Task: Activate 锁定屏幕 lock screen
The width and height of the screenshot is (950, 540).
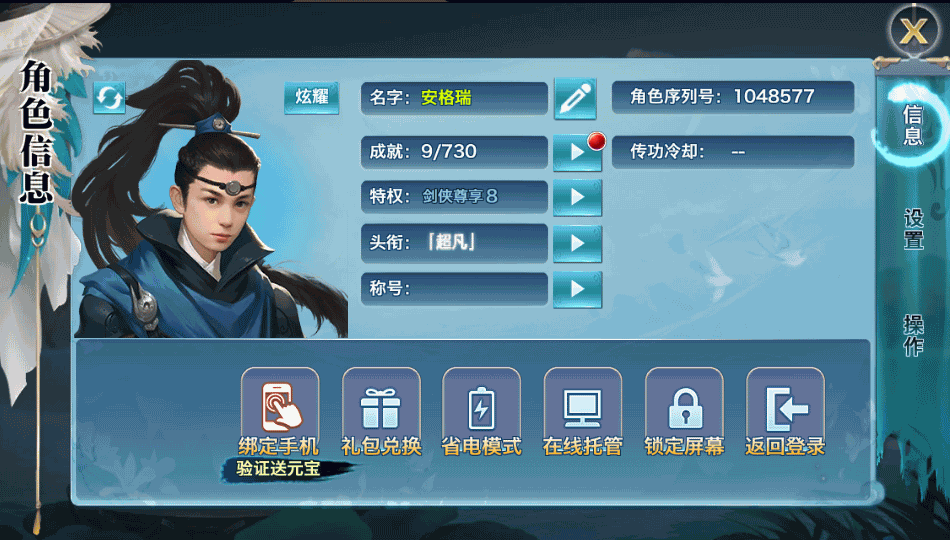Action: pyautogui.click(x=684, y=403)
